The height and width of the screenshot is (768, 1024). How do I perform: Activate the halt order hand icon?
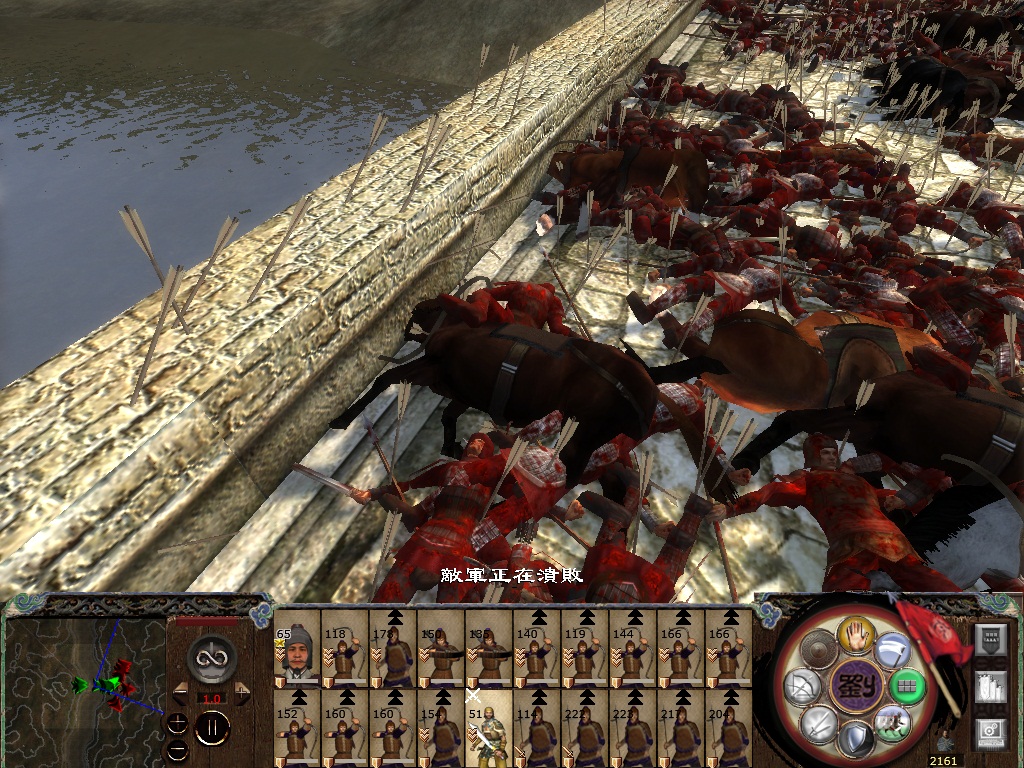(855, 634)
